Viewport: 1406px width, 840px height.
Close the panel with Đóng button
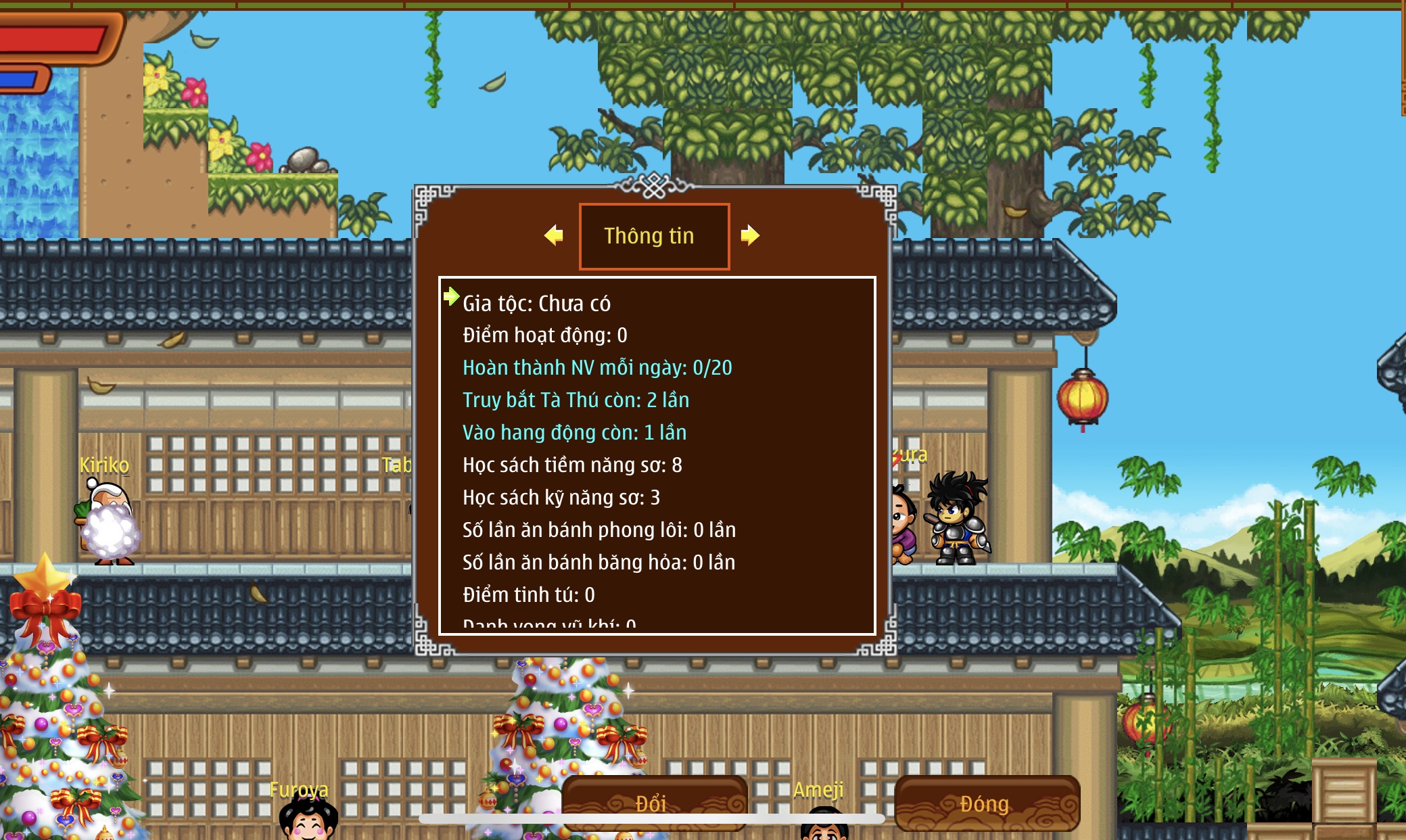[x=986, y=803]
